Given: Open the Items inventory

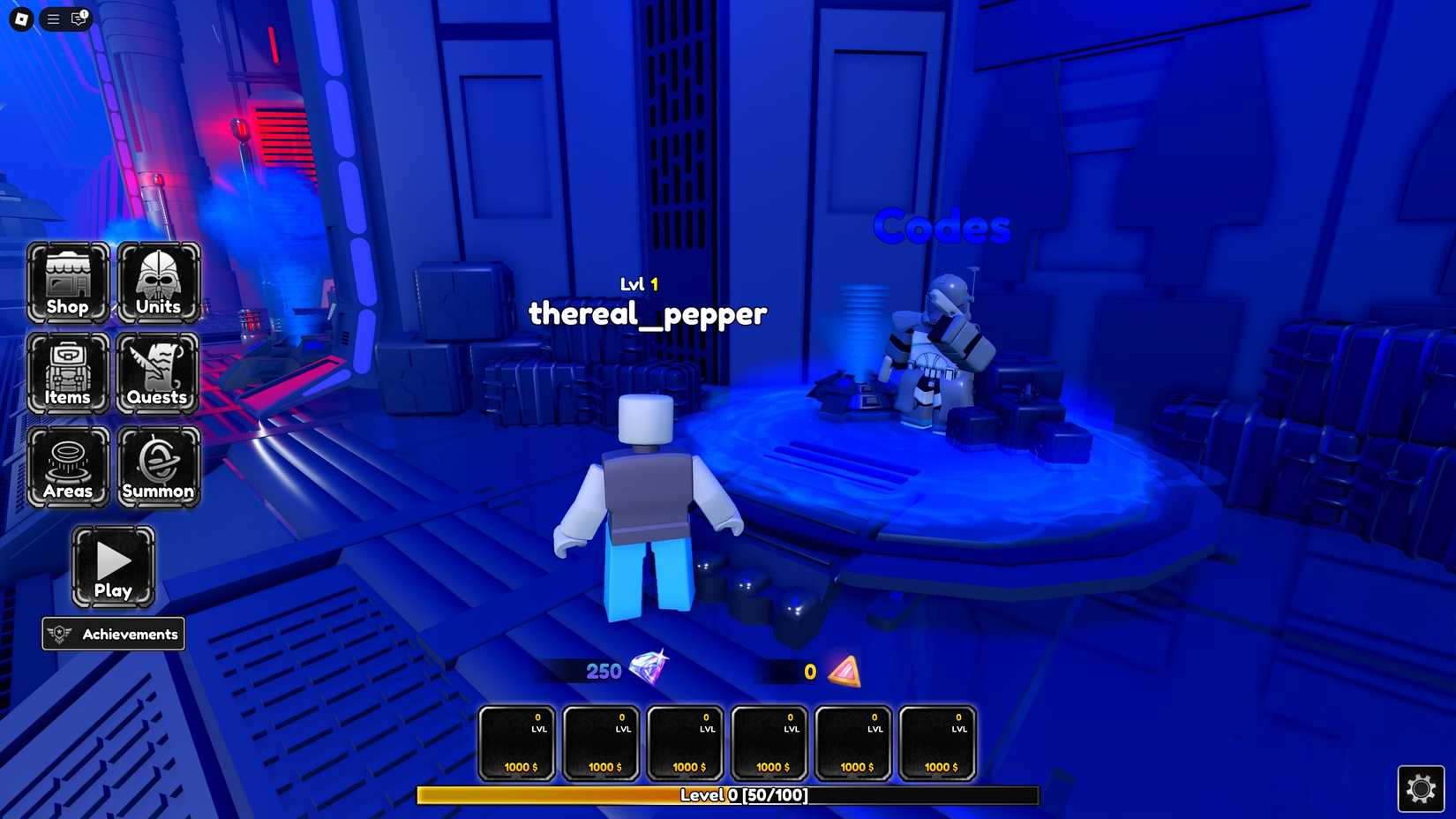Looking at the screenshot, I should coord(69,373).
